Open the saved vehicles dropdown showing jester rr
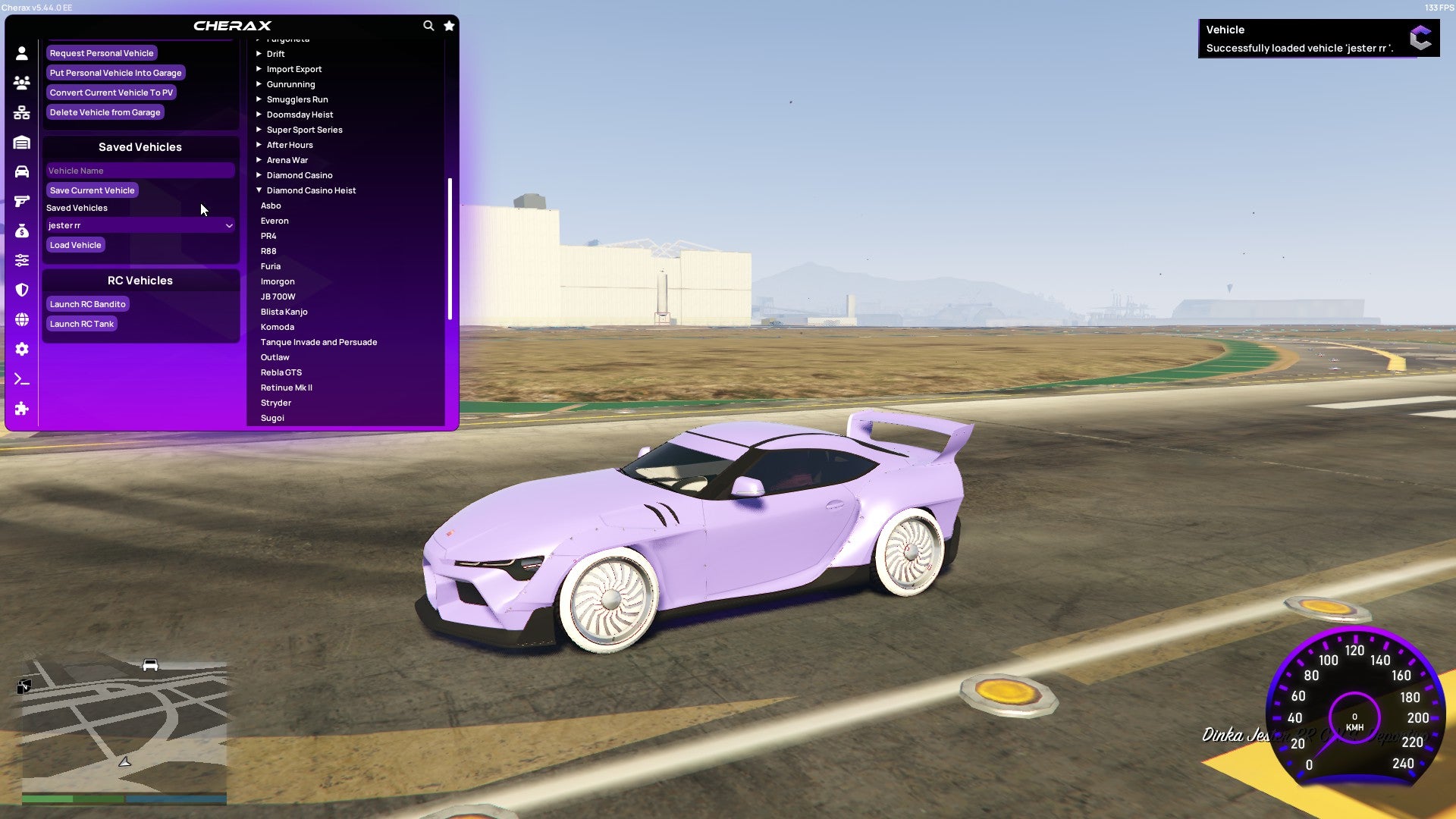1456x819 pixels. 140,225
